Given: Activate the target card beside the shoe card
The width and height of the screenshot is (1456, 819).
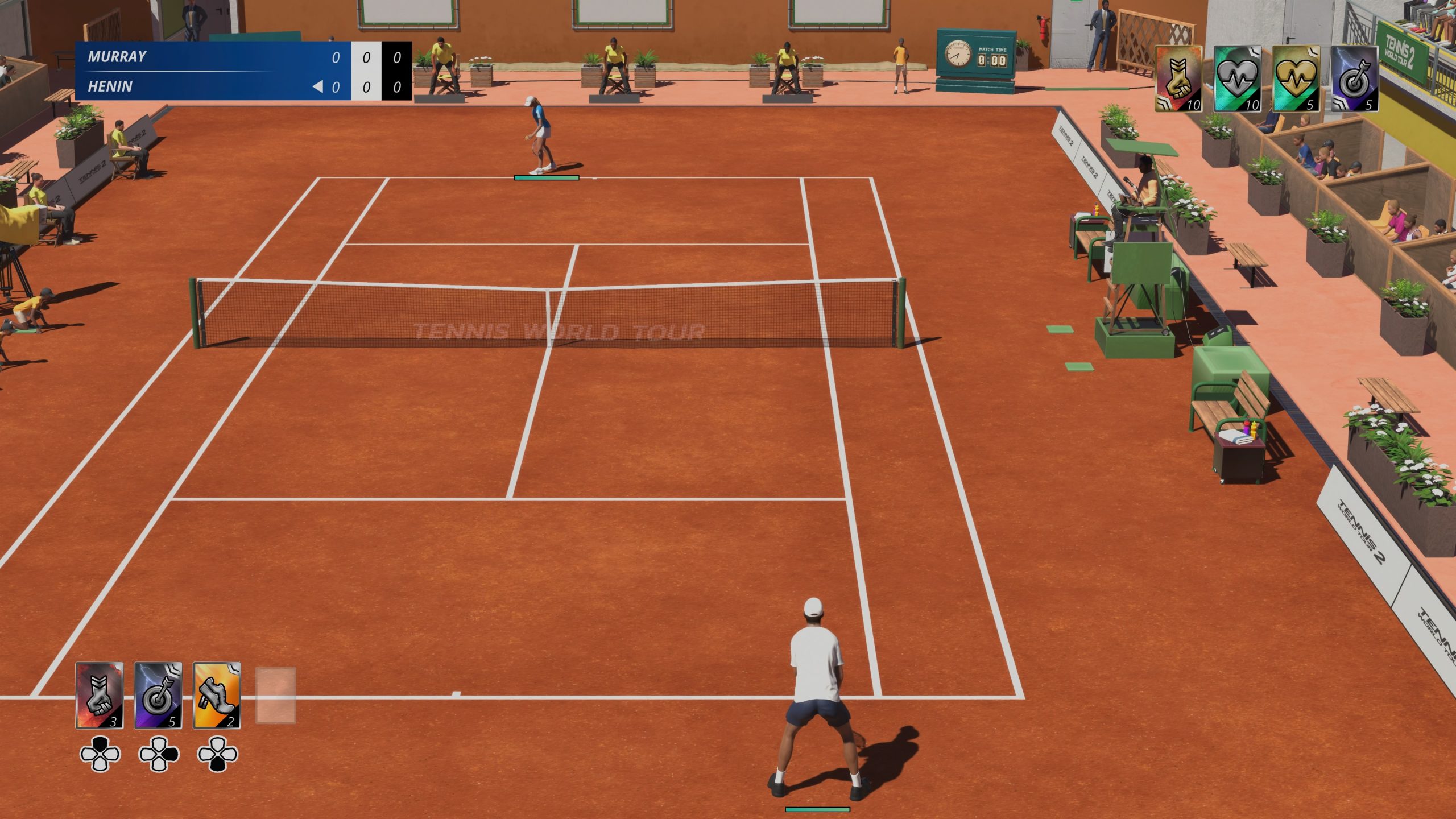Looking at the screenshot, I should coord(158,695).
